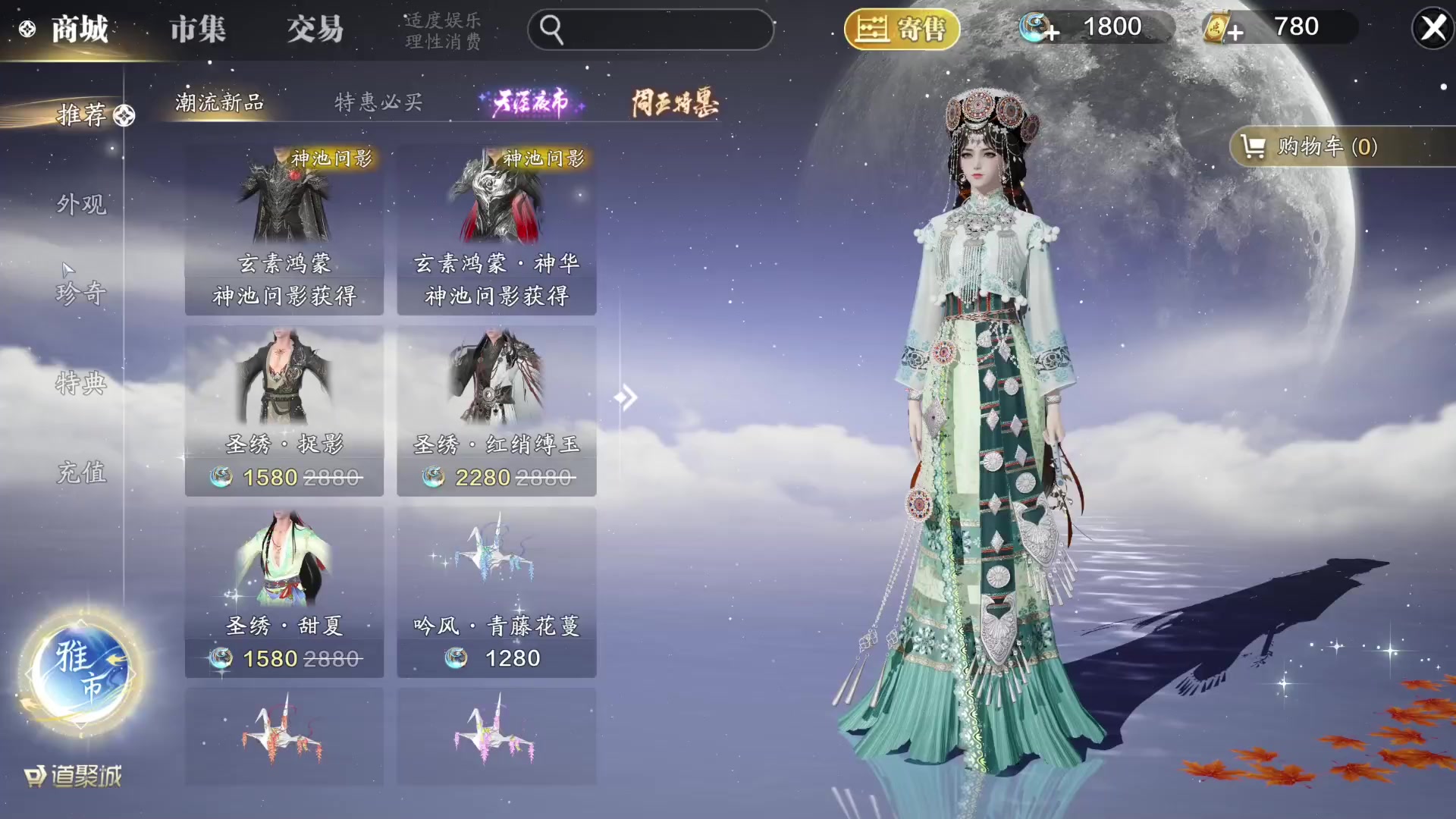Open the 寄售 consignment button
1456x819 pixels.
coord(902,30)
